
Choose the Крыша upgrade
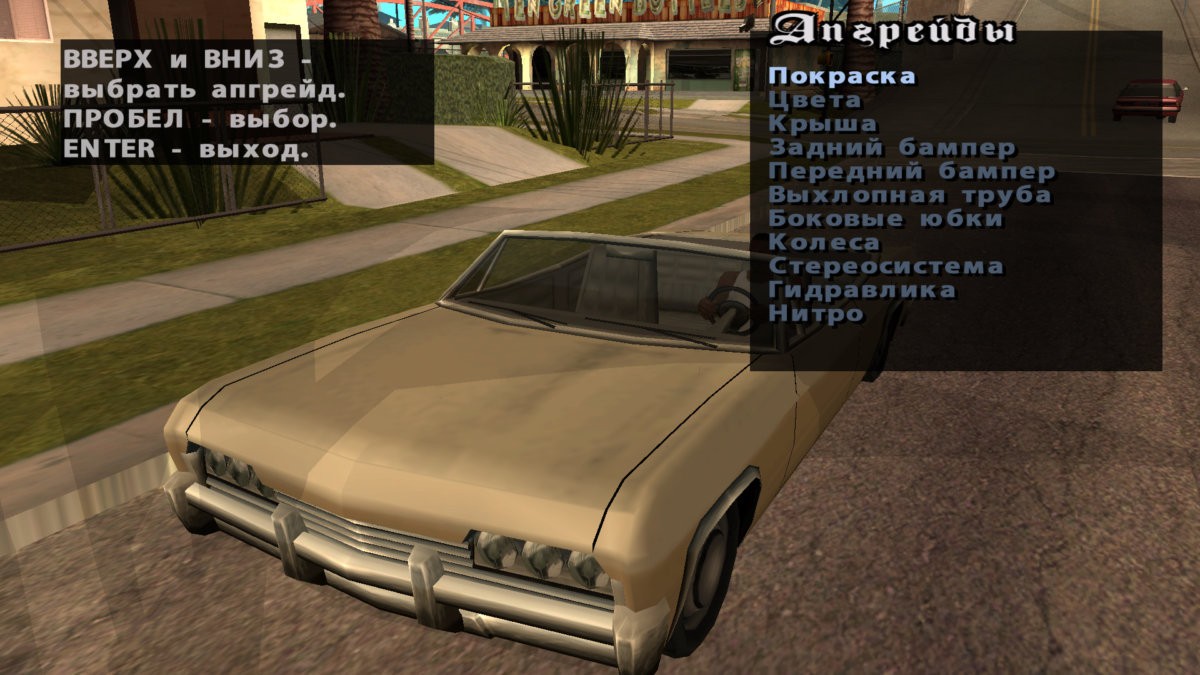click(822, 124)
